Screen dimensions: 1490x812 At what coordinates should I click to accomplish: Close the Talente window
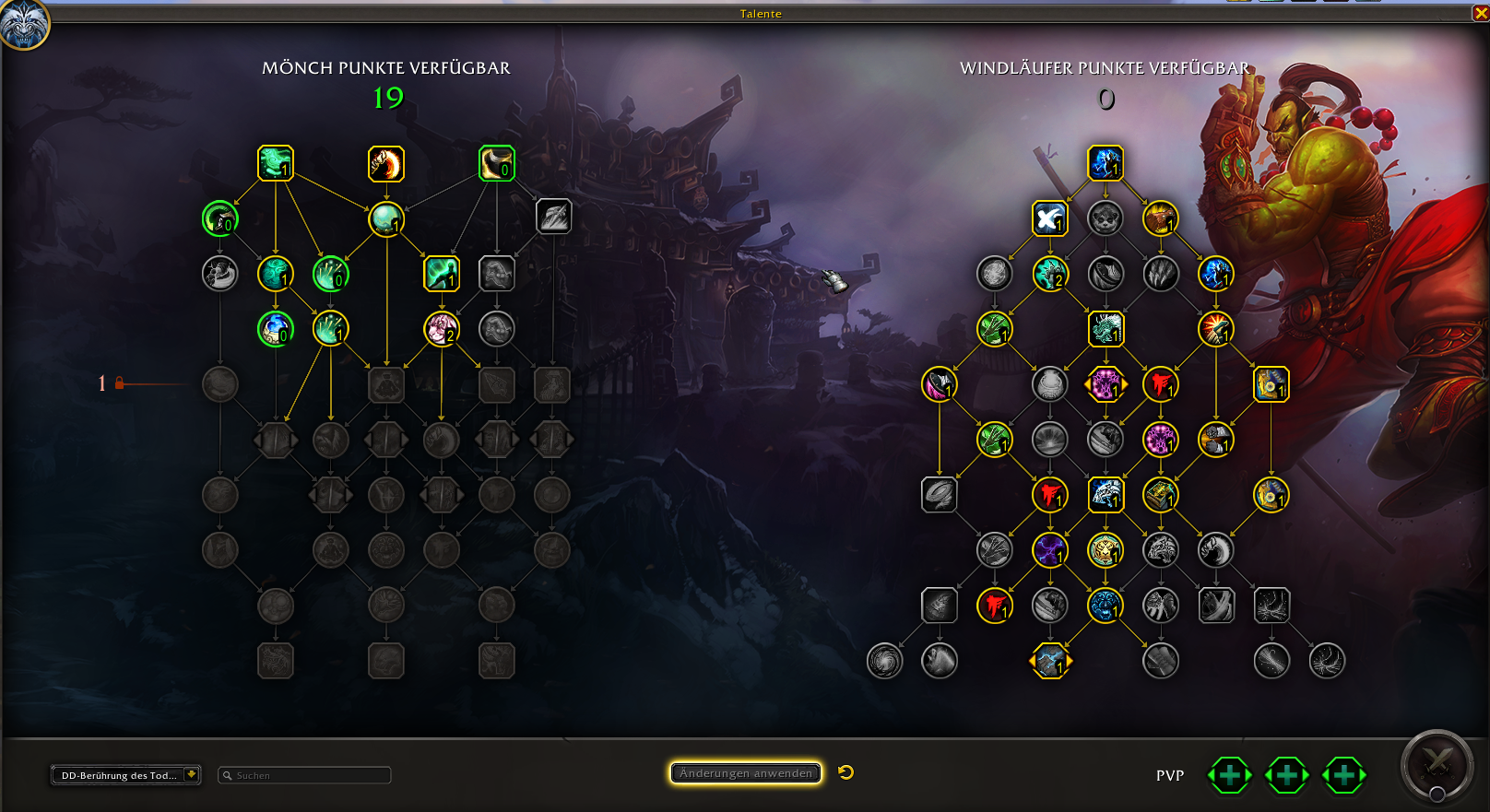(x=1481, y=13)
